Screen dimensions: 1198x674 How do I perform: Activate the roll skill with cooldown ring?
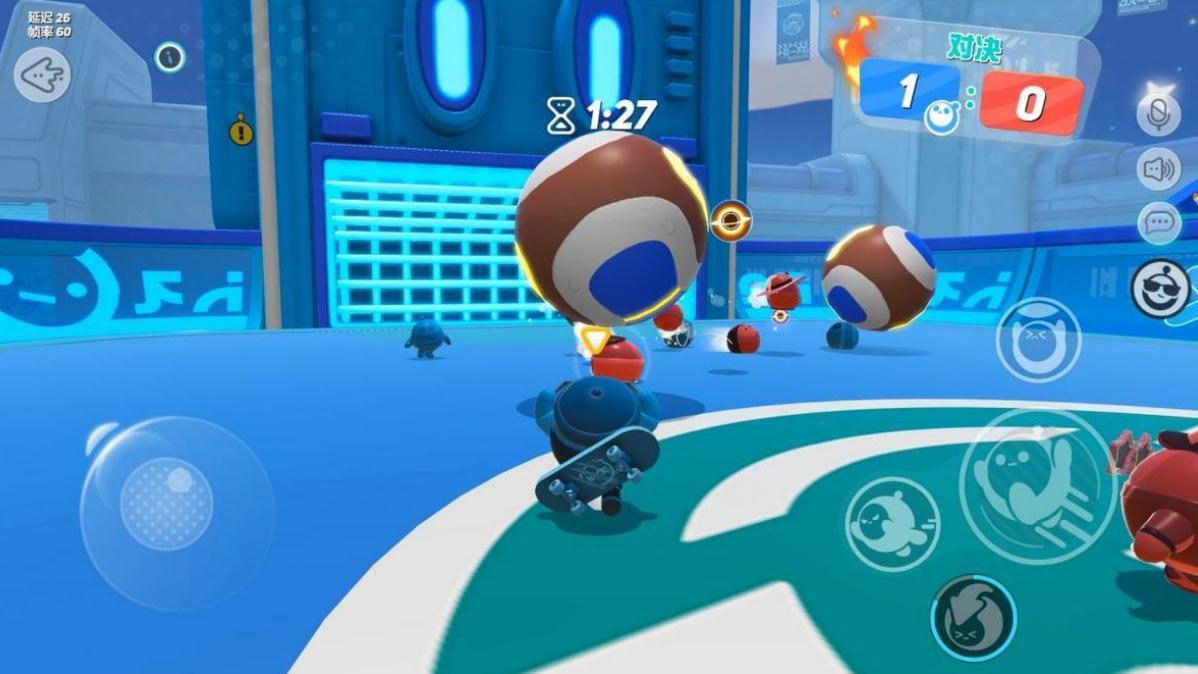972,616
